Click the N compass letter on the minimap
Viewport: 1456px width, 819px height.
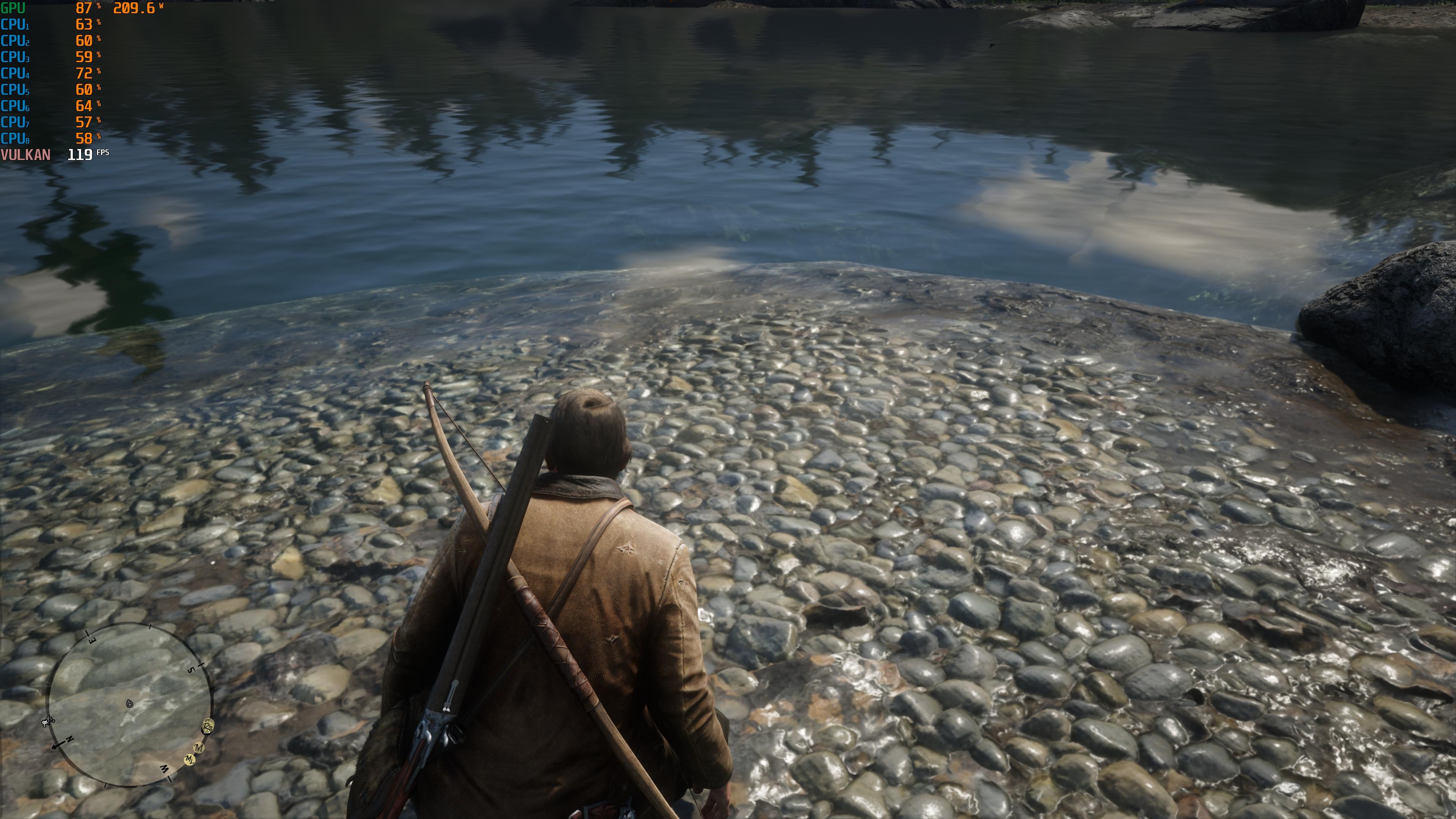point(69,739)
